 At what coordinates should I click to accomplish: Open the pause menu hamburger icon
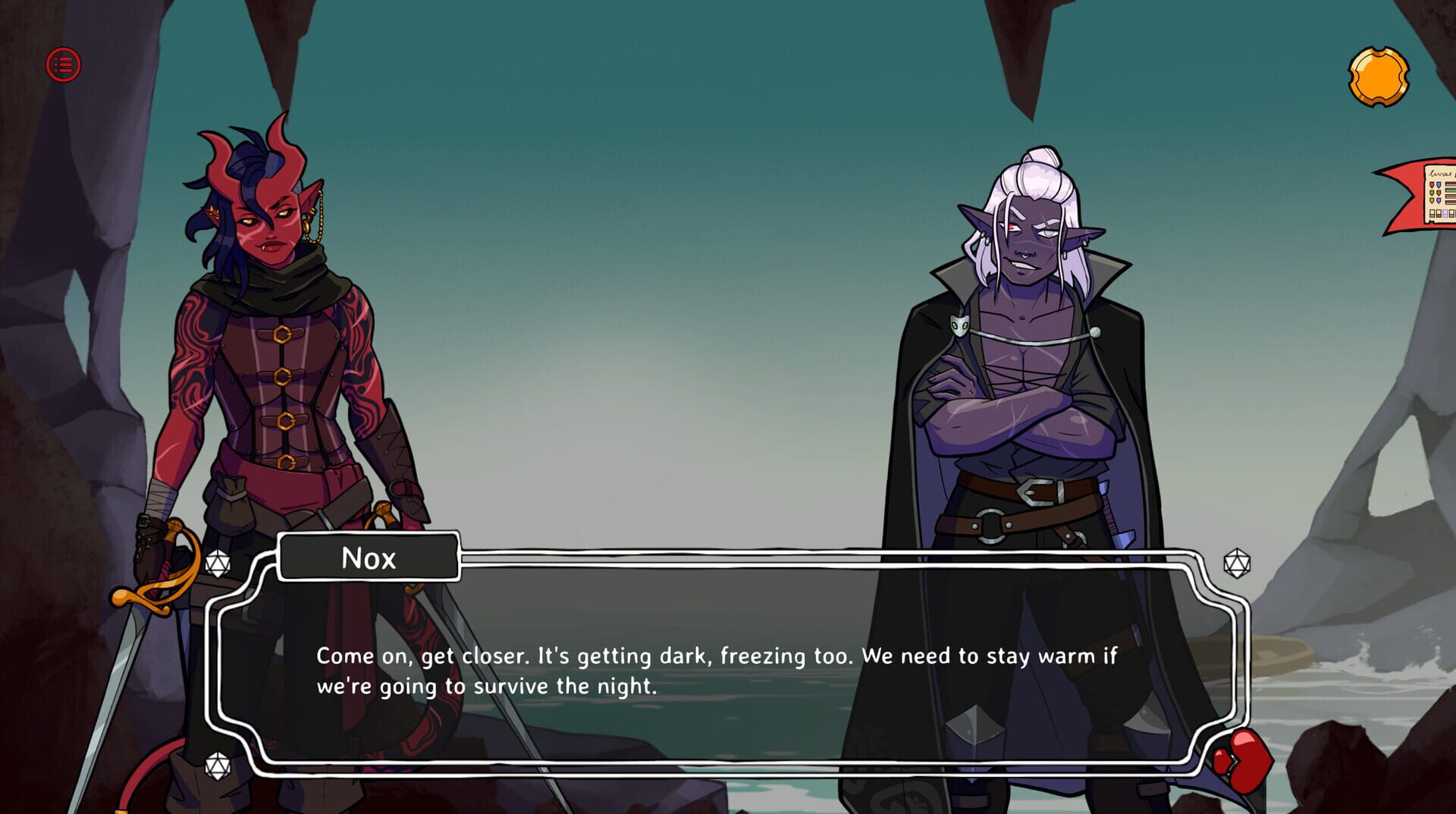click(62, 64)
